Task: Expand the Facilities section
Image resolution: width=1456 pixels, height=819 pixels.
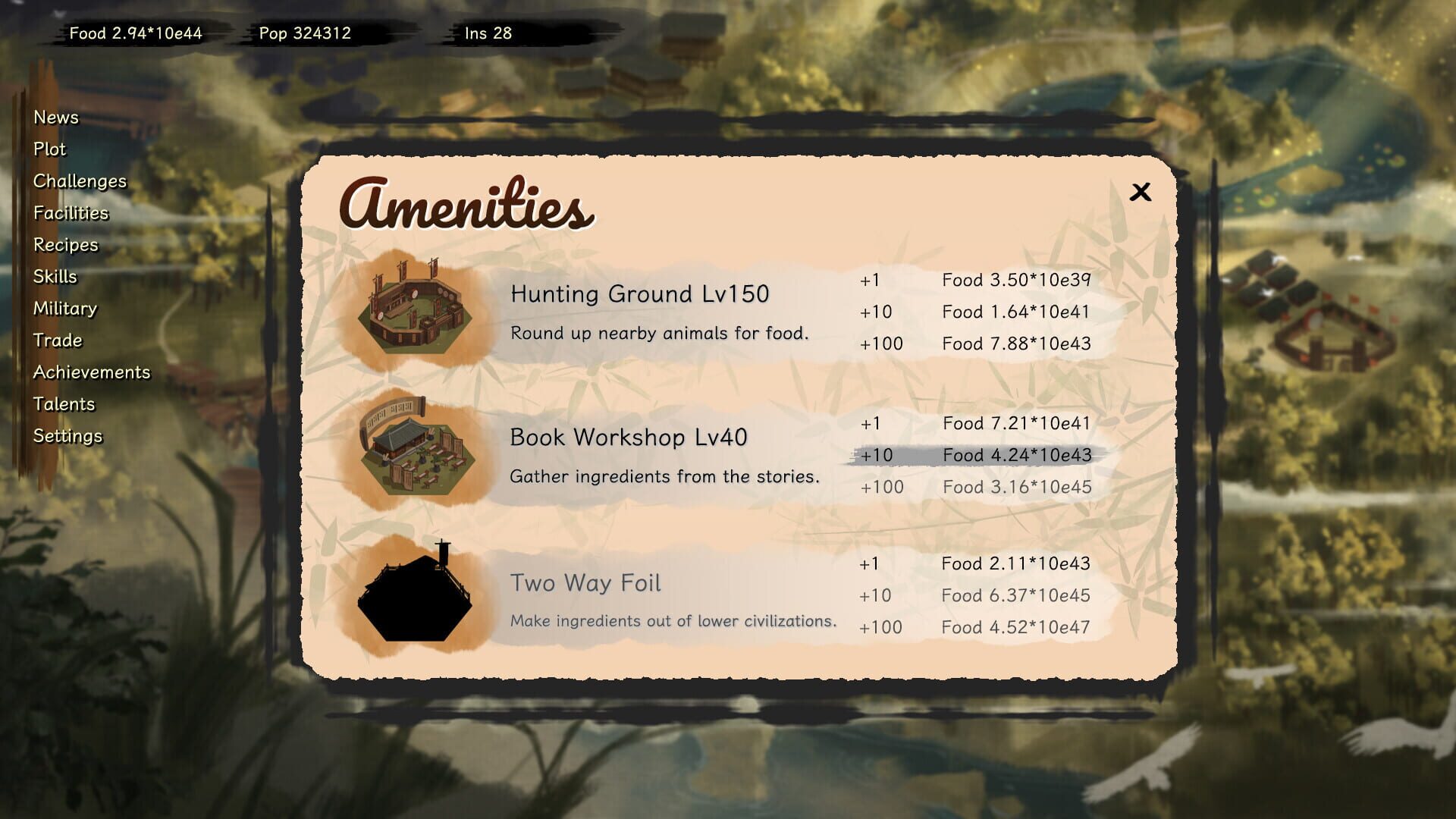Action: [71, 213]
